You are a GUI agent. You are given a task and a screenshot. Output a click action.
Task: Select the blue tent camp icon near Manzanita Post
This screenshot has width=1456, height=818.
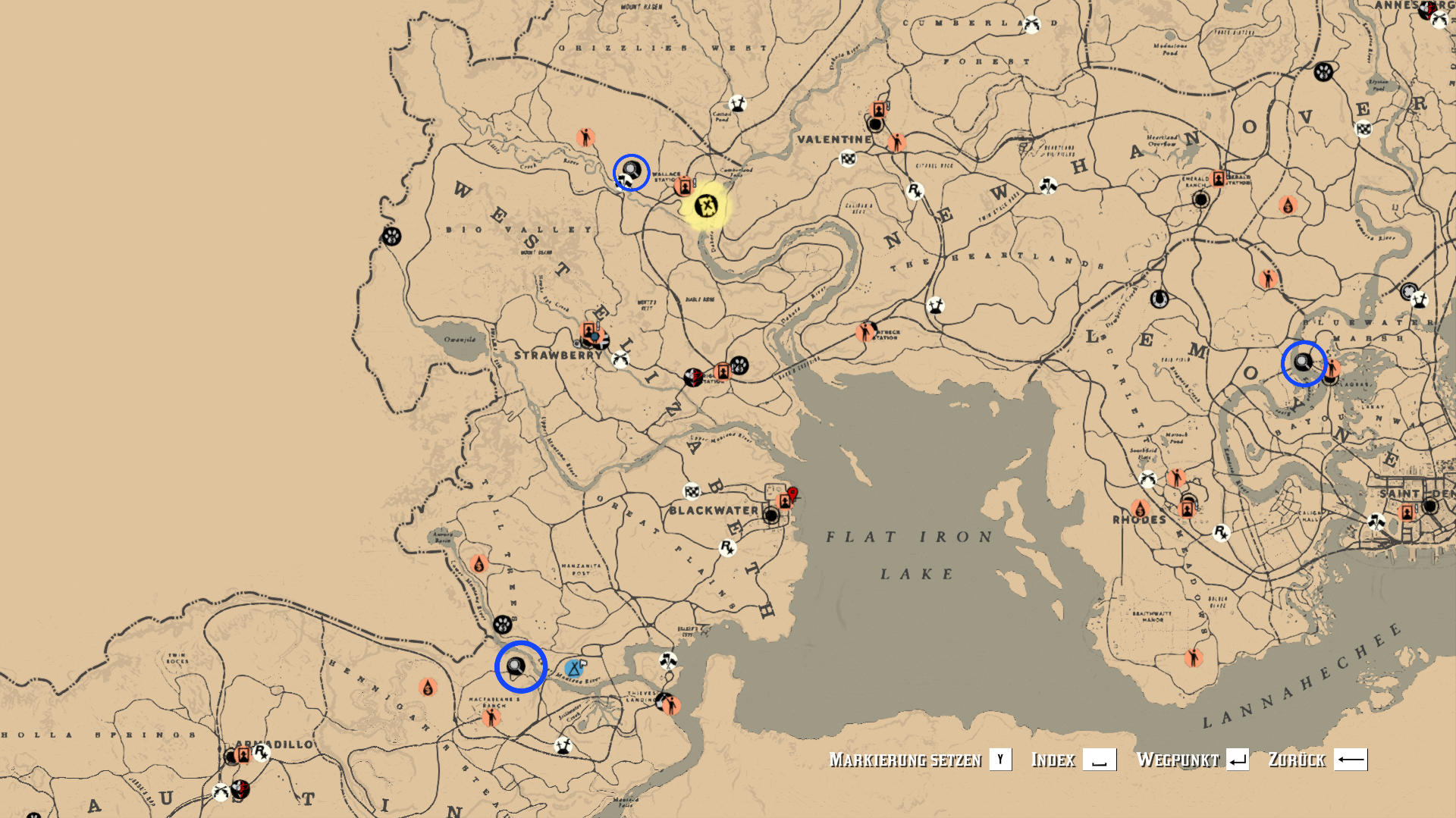(x=574, y=669)
